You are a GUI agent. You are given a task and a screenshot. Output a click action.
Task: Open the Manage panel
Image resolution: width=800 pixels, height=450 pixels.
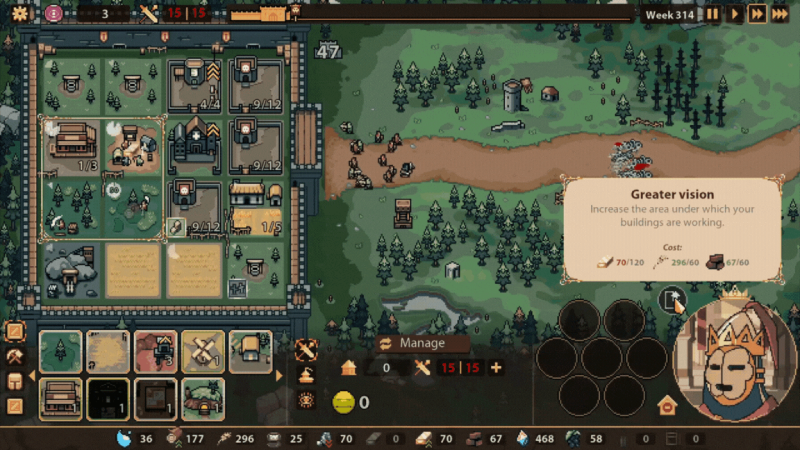point(420,343)
